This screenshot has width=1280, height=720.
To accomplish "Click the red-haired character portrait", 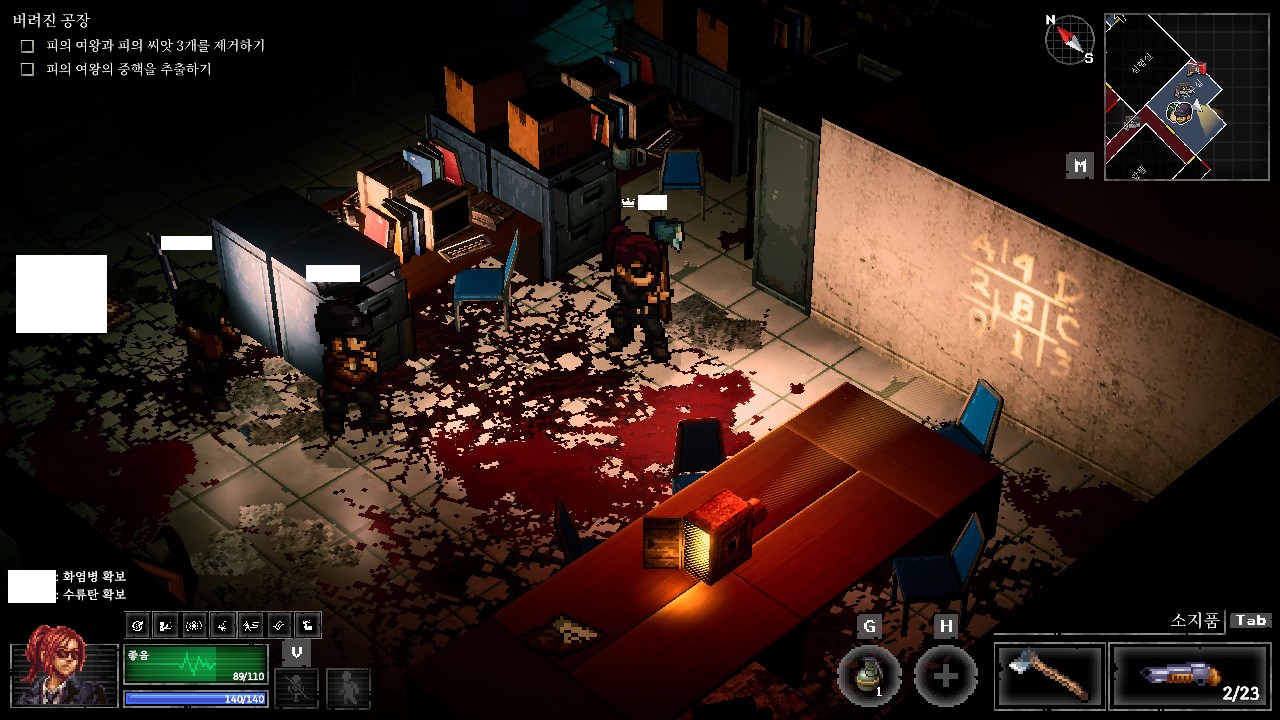I will (x=64, y=664).
